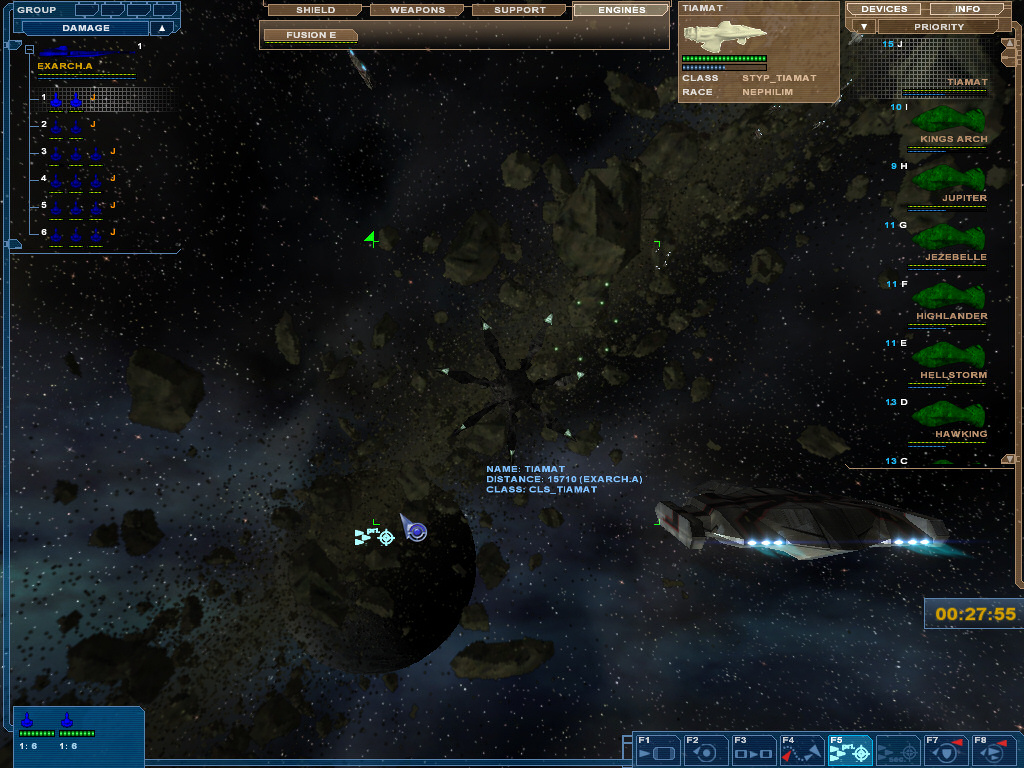Screen dimensions: 1024x768
Task: Click the Damage group sort button
Action: pos(85,28)
